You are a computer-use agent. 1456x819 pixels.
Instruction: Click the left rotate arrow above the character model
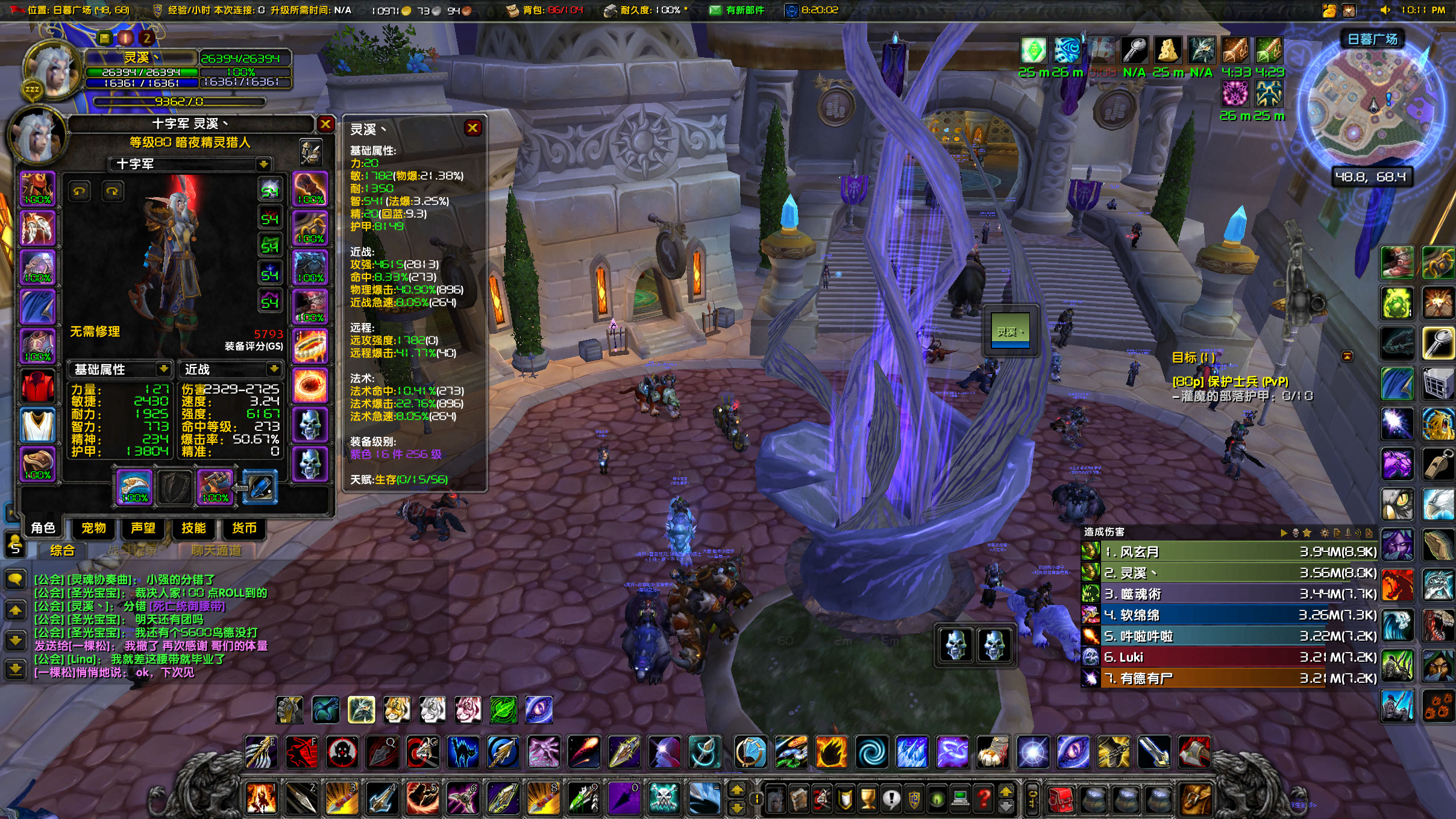click(x=79, y=191)
